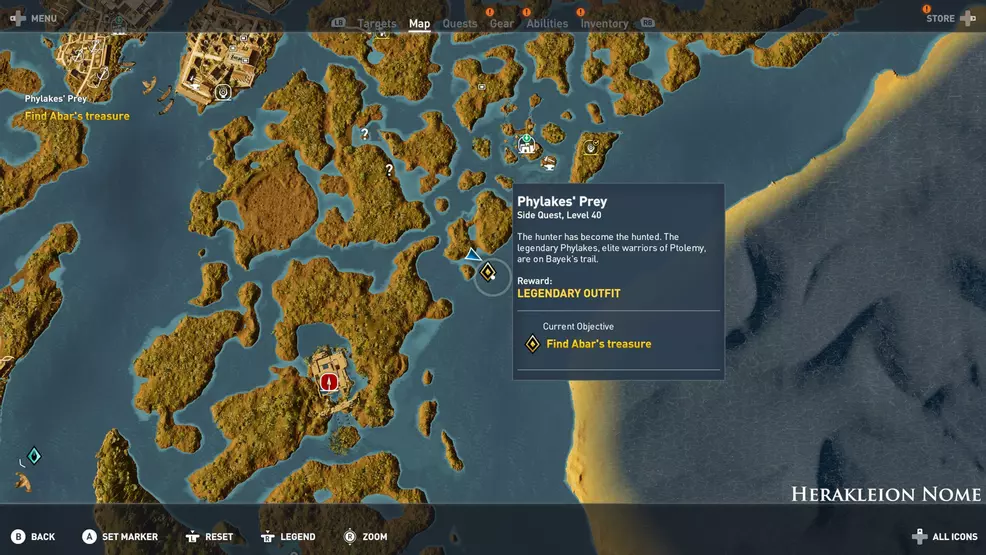This screenshot has height=555, width=986.
Task: Switch to the Targets tab
Action: point(377,24)
